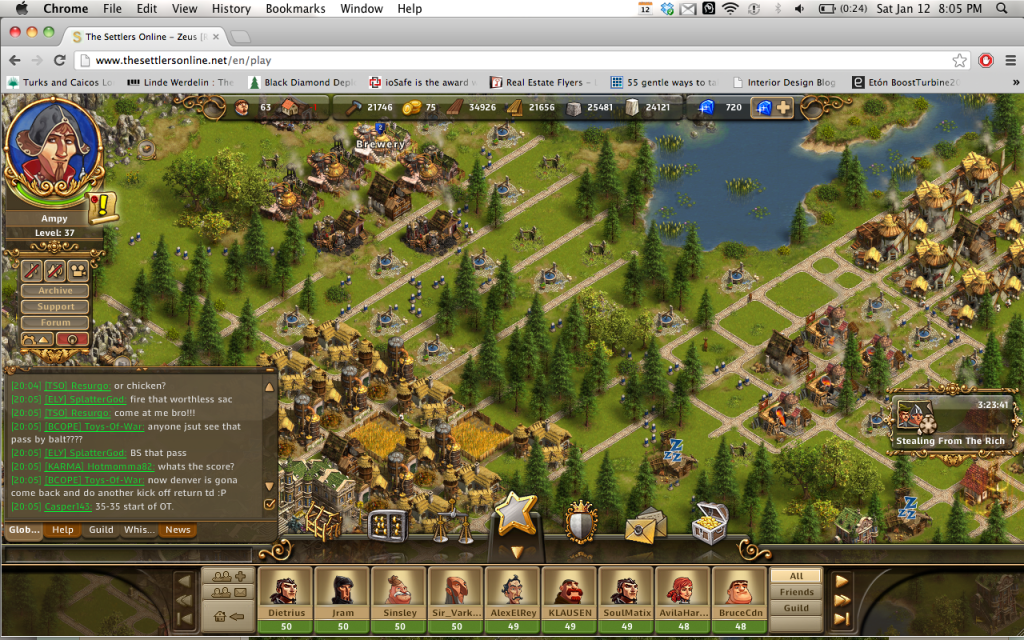The width and height of the screenshot is (1024, 640).
Task: Select friend Dietrius in the friends bar
Action: pyautogui.click(x=285, y=598)
